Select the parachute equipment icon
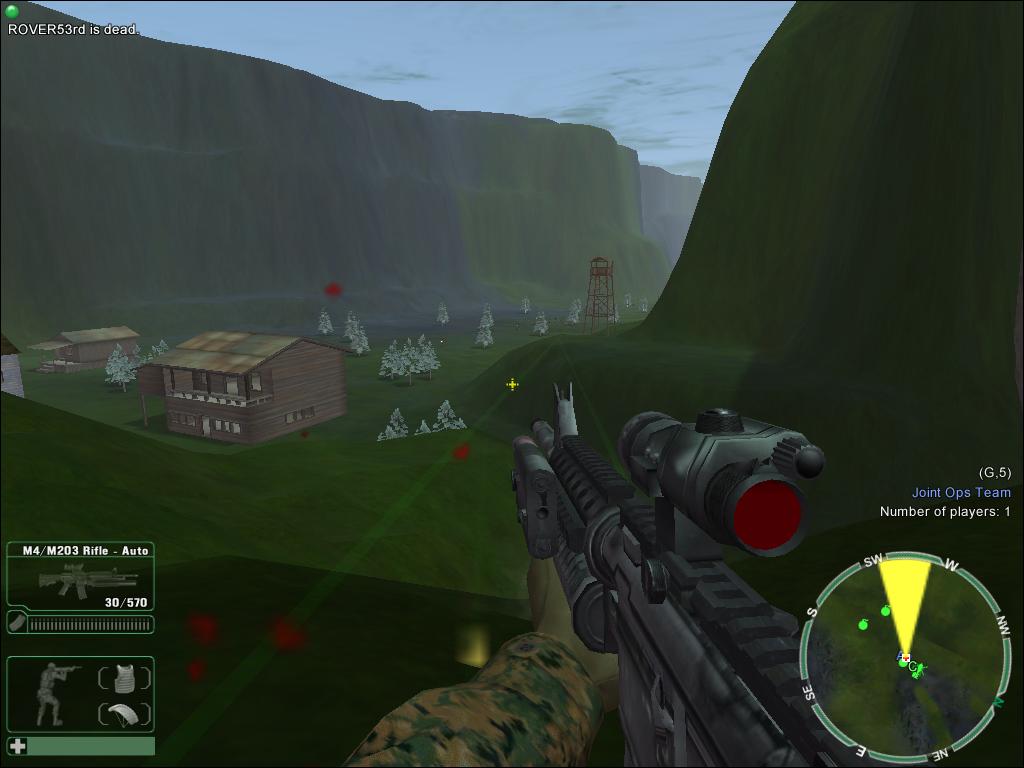The image size is (1024, 768). click(x=124, y=714)
